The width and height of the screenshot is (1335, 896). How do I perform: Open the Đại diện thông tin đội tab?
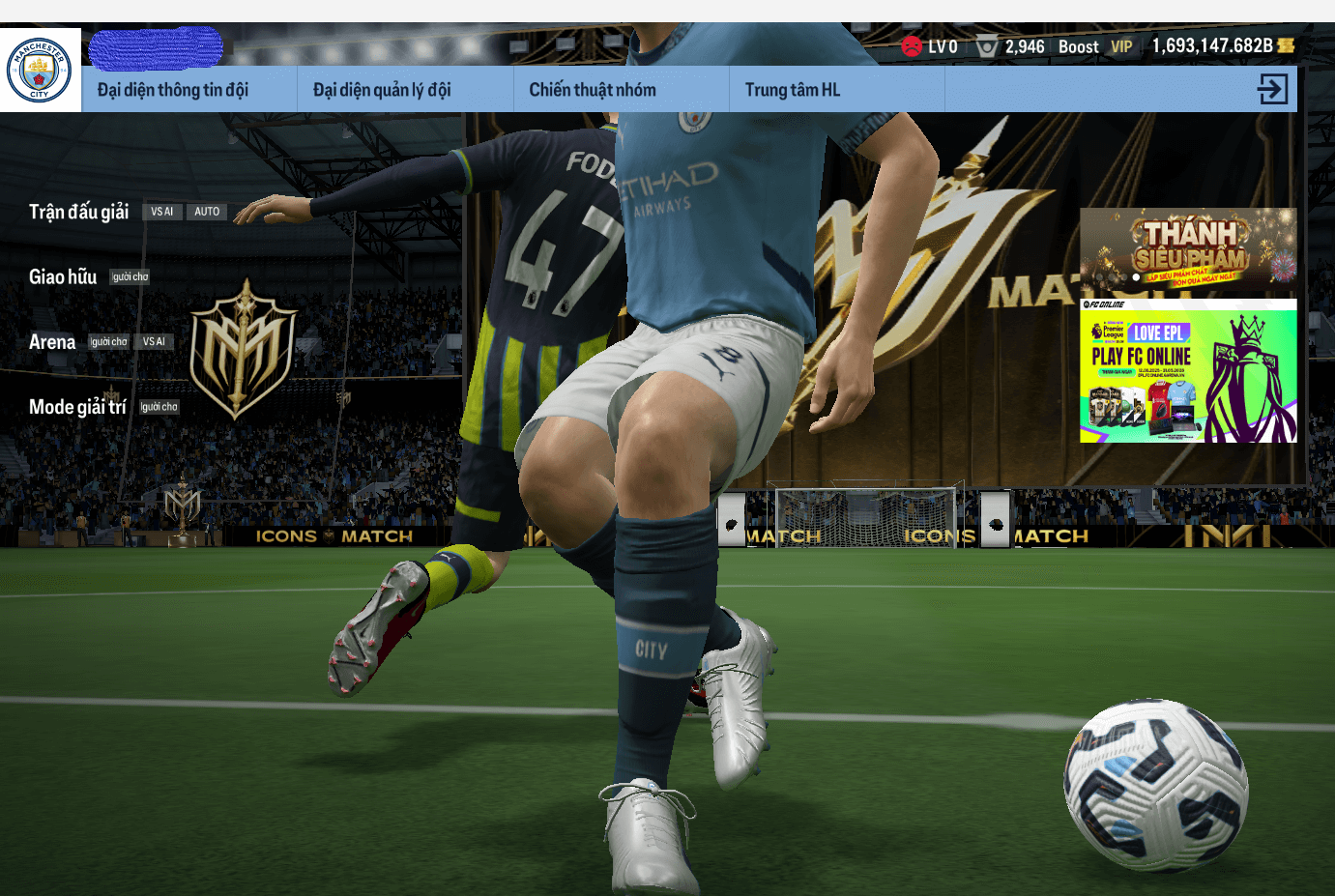pos(173,90)
